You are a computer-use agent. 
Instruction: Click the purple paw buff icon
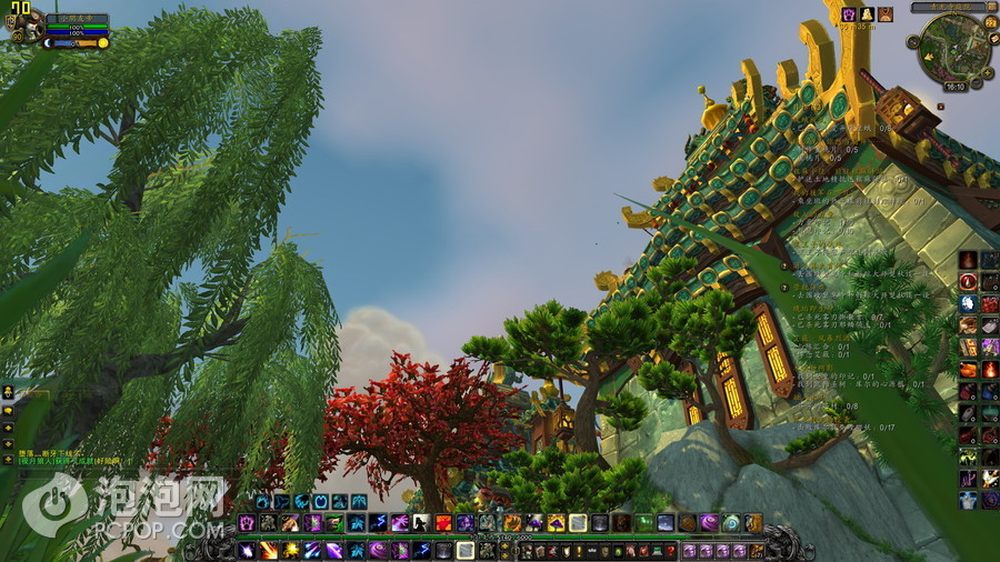click(x=849, y=14)
